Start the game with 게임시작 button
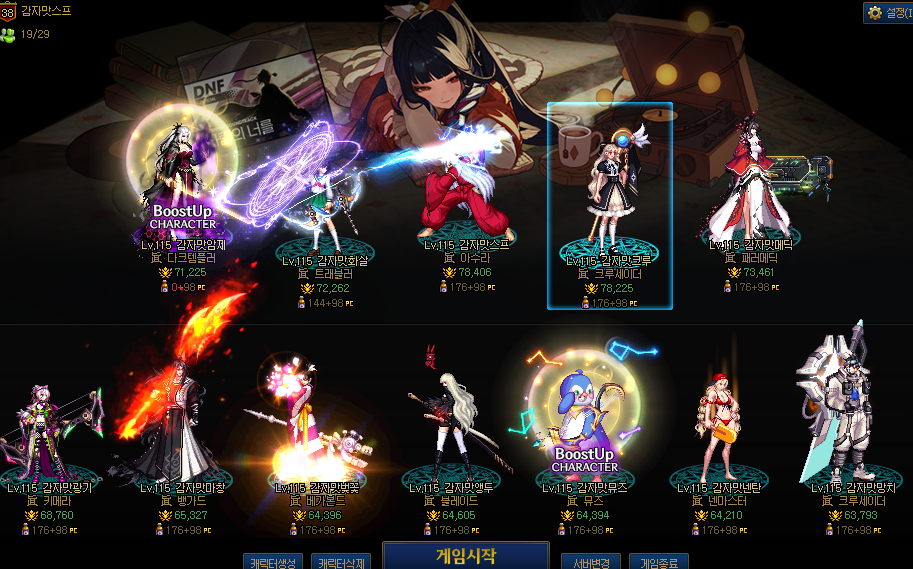This screenshot has height=569, width=913. point(465,555)
